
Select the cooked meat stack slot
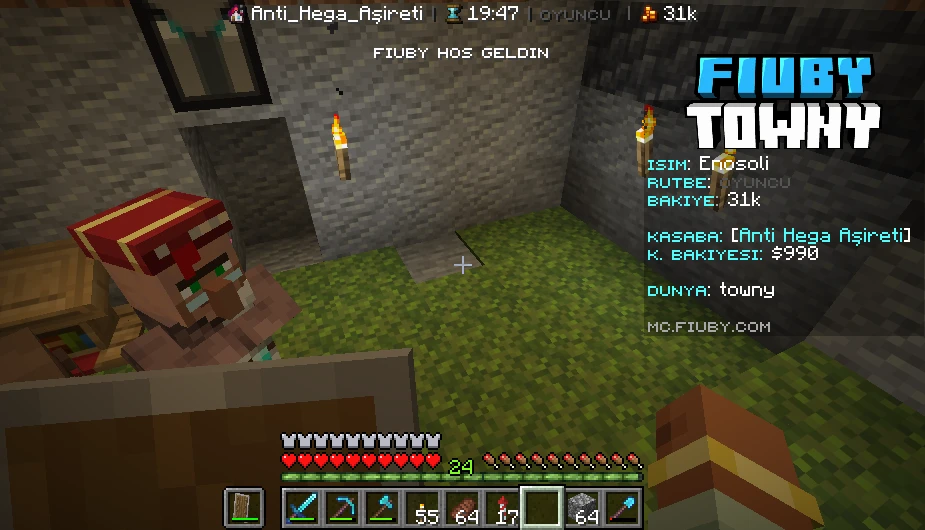coord(462,508)
